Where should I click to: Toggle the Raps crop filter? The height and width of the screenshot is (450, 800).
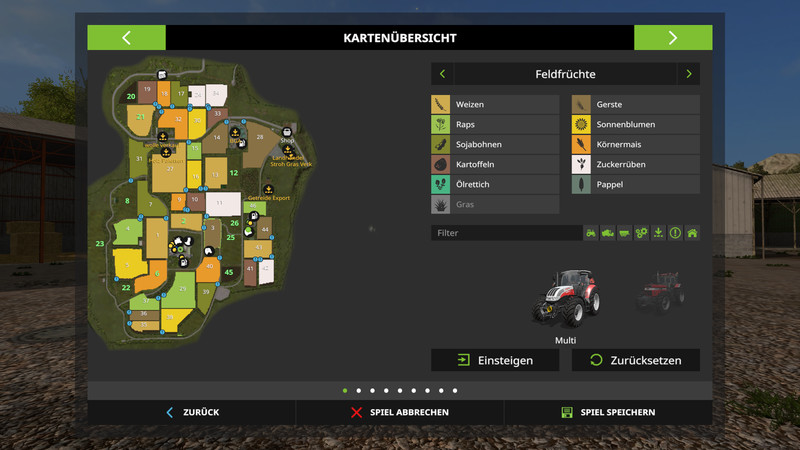tap(495, 125)
